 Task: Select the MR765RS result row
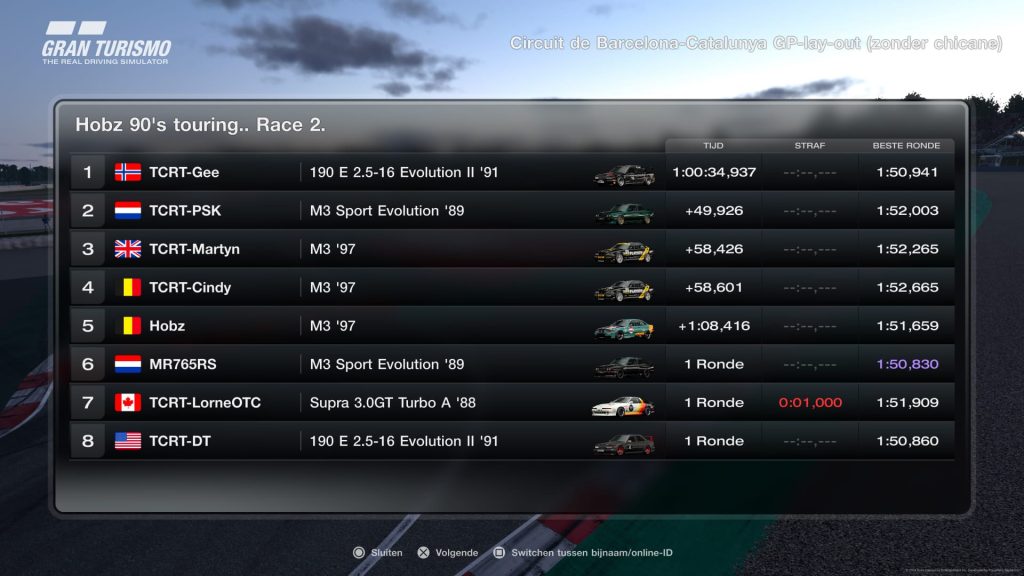[510, 364]
